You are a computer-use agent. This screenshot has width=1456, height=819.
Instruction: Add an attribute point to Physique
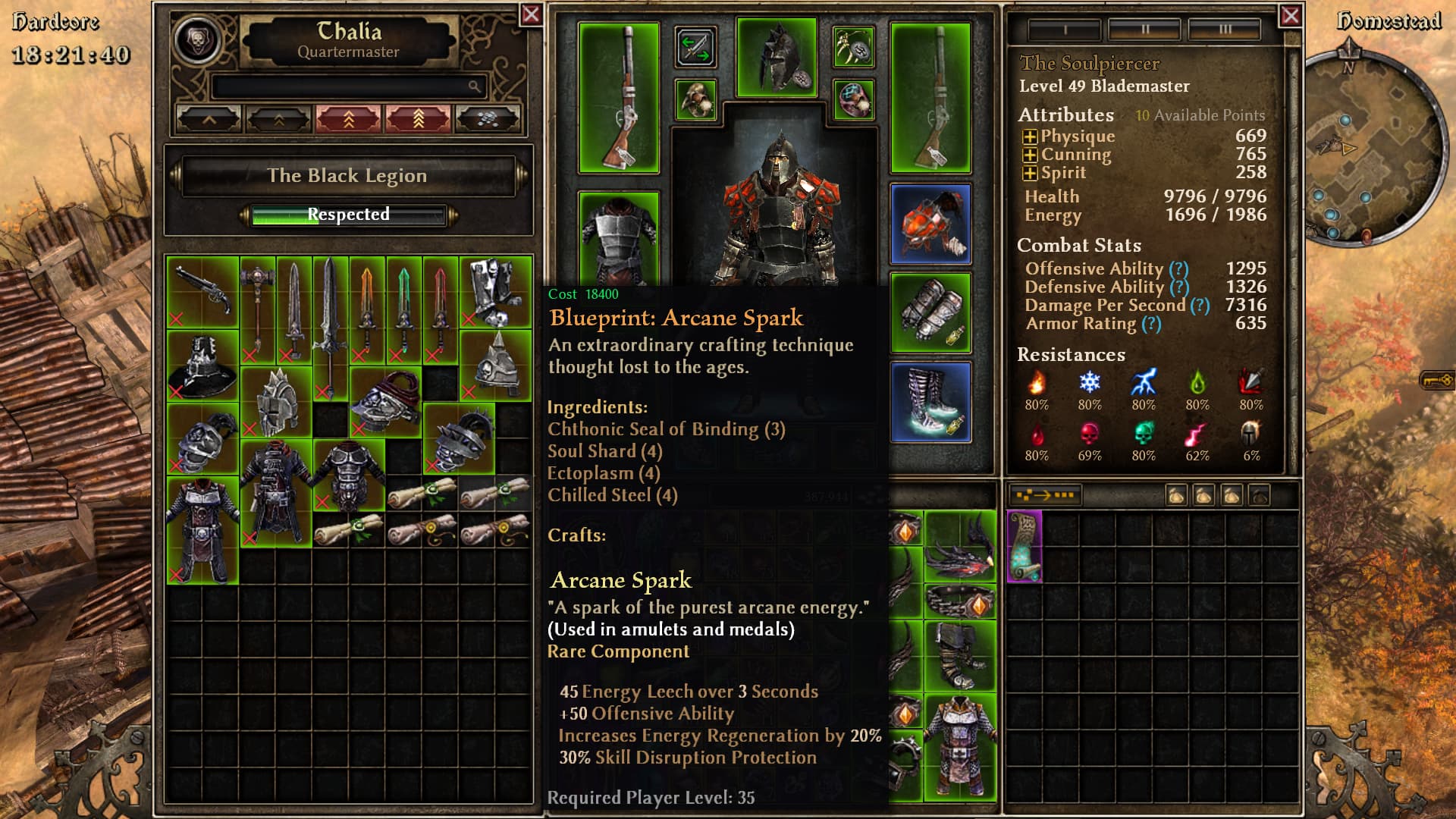point(1030,137)
